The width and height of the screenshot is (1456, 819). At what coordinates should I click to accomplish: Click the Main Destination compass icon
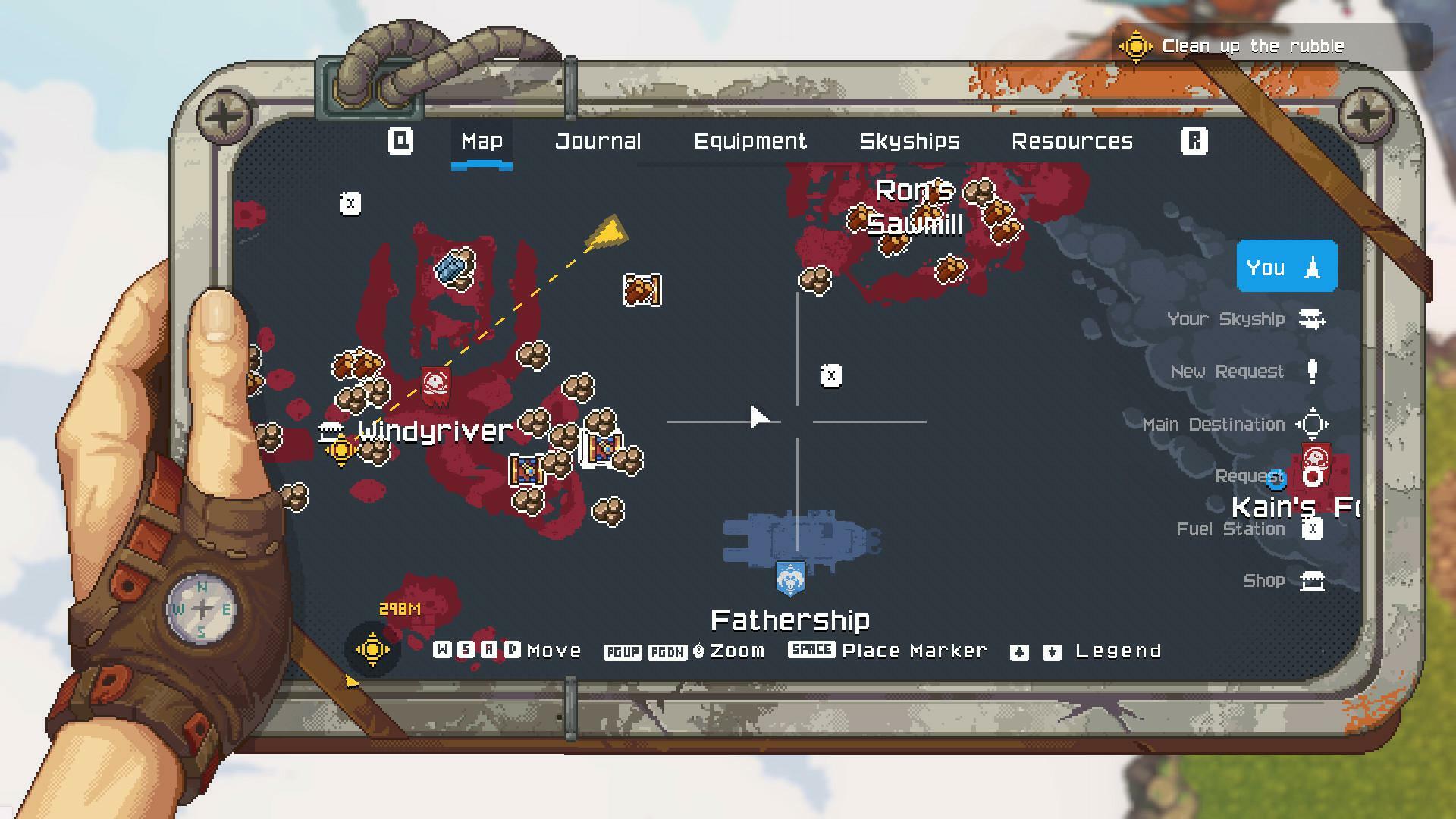click(1313, 424)
